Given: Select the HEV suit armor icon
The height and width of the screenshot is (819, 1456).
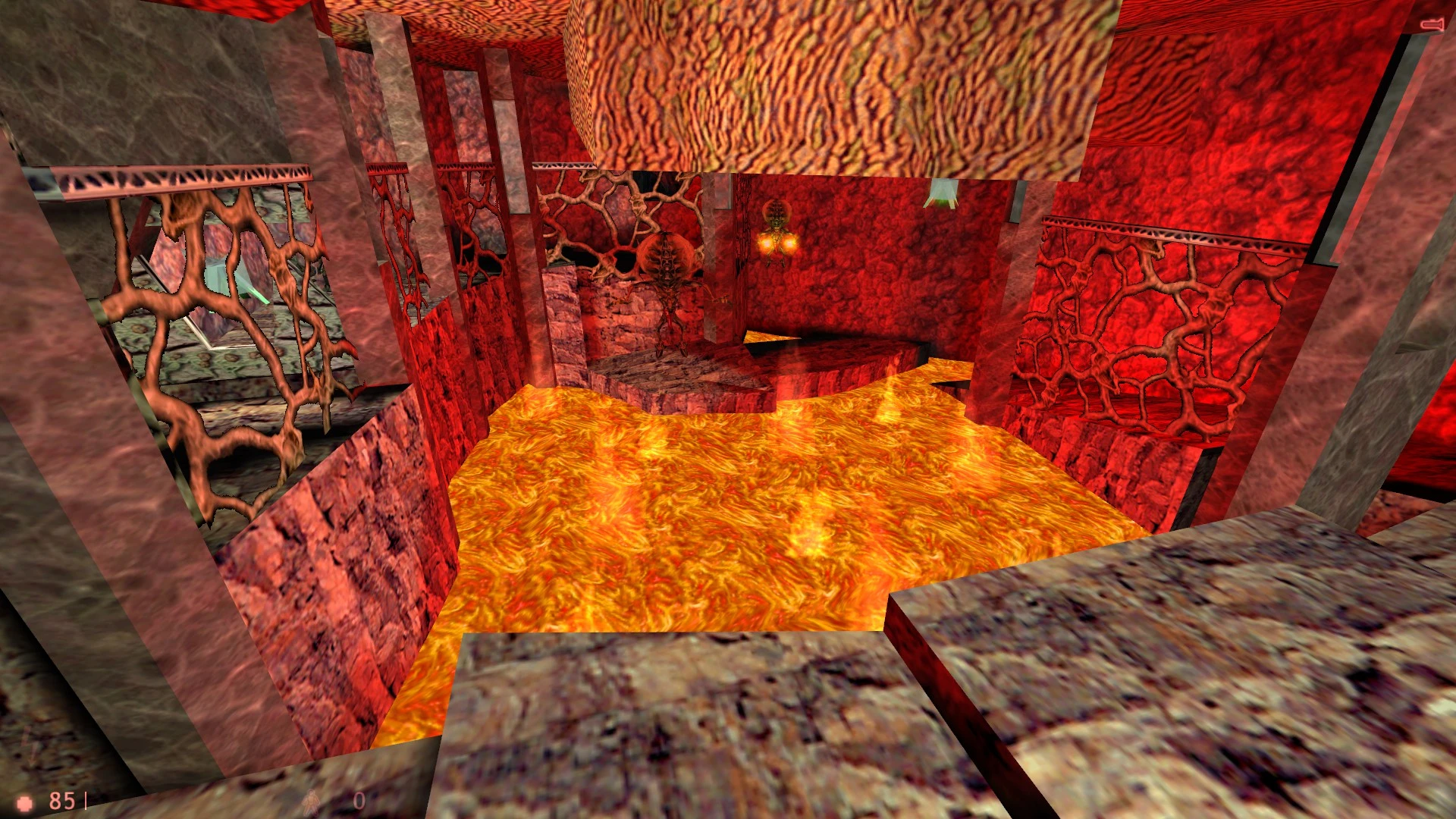Looking at the screenshot, I should (312, 802).
